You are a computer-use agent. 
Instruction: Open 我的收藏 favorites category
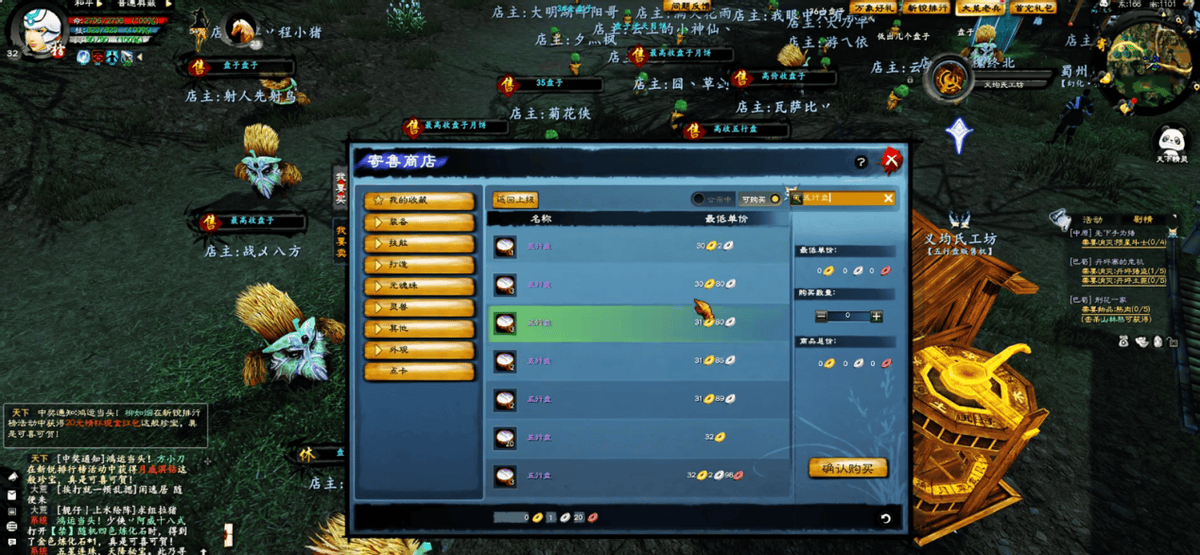419,200
